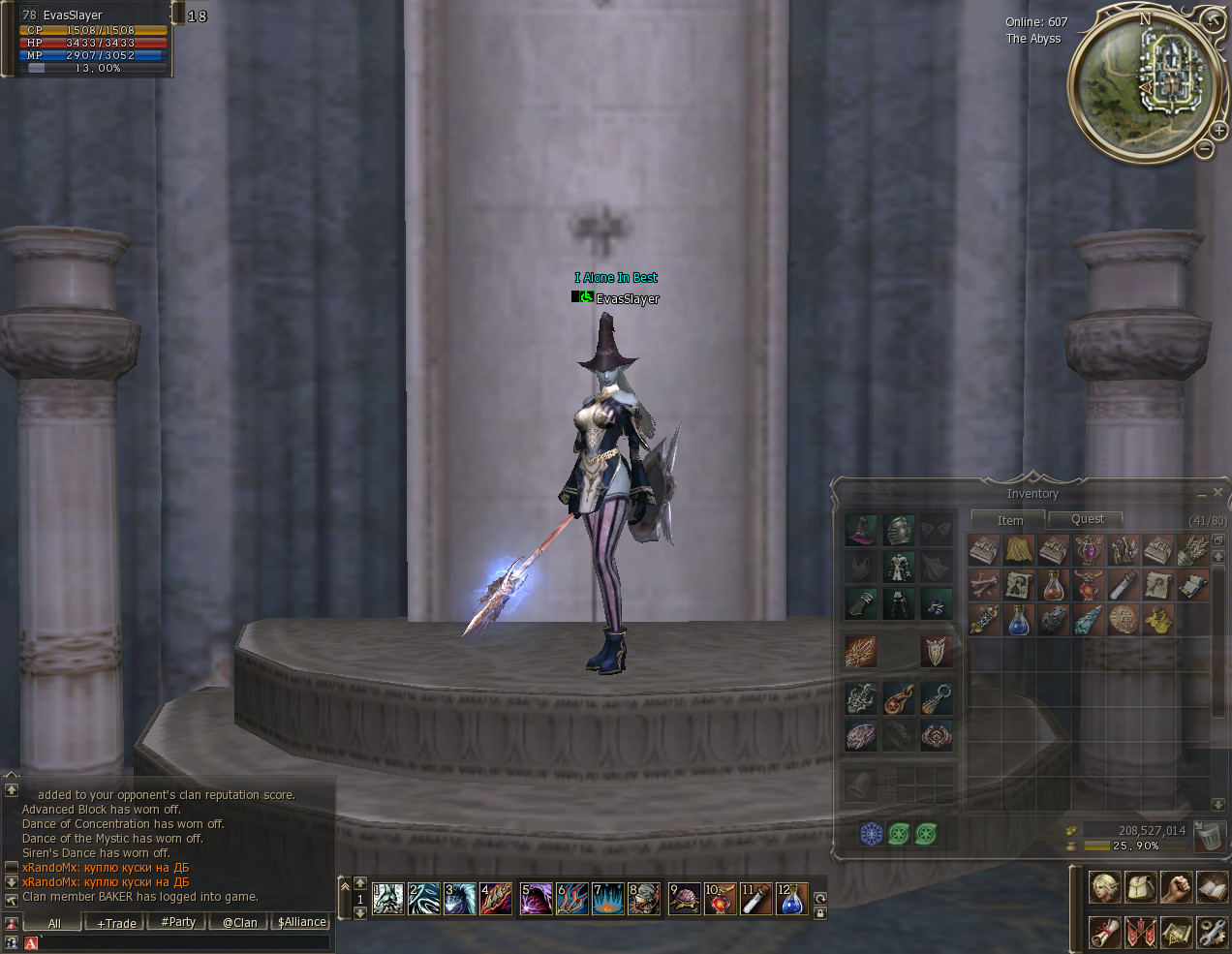The height and width of the screenshot is (954, 1232).
Task: Open the +Trade chat tab
Action: click(116, 923)
